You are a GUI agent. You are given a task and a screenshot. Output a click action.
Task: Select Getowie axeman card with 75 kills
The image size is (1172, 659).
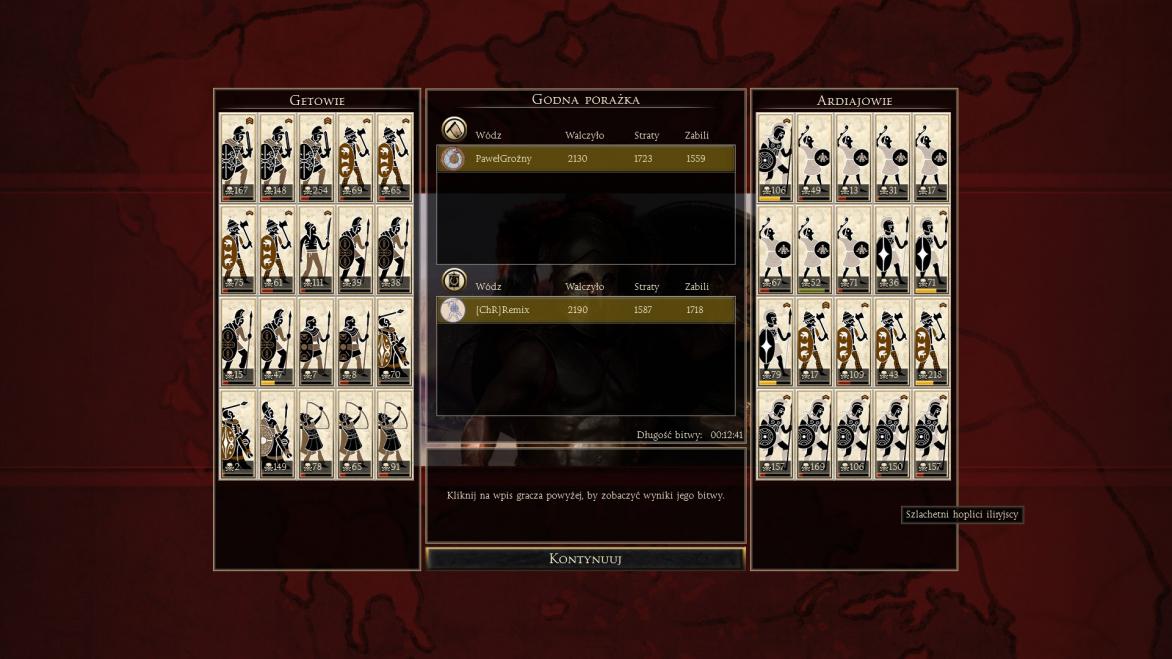[237, 249]
